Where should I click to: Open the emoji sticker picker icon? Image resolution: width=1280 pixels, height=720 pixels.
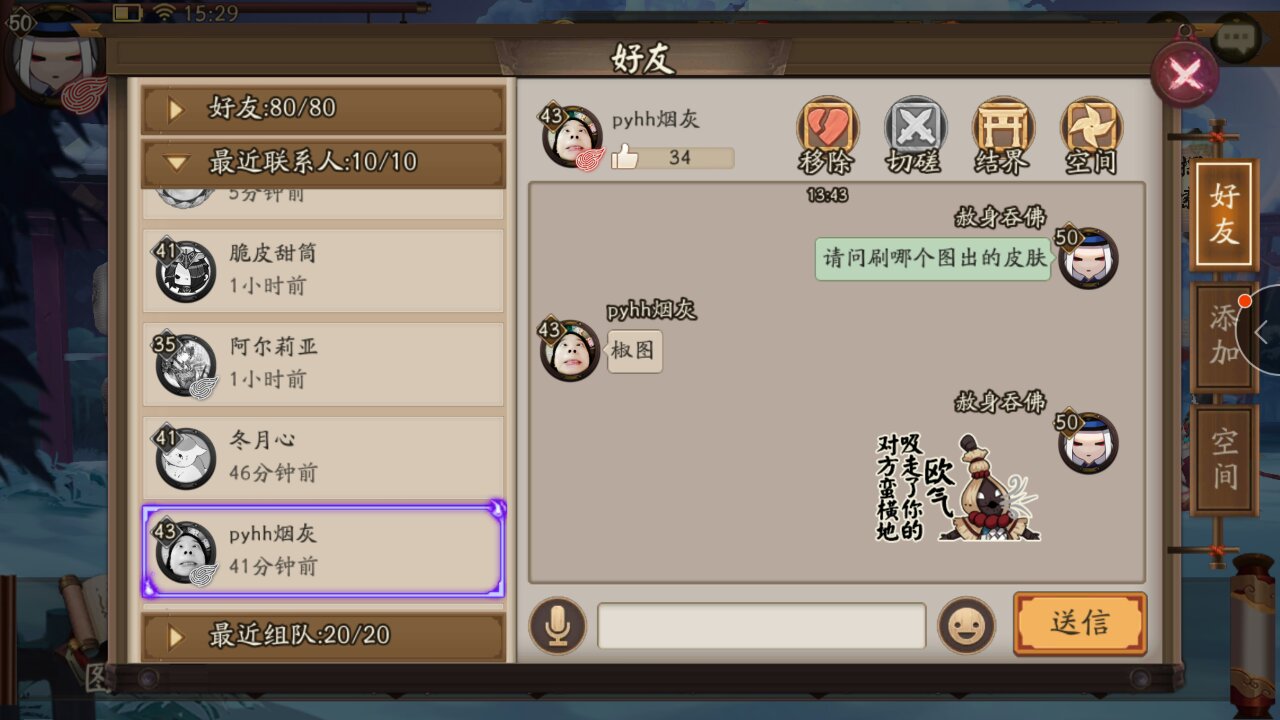click(x=966, y=624)
